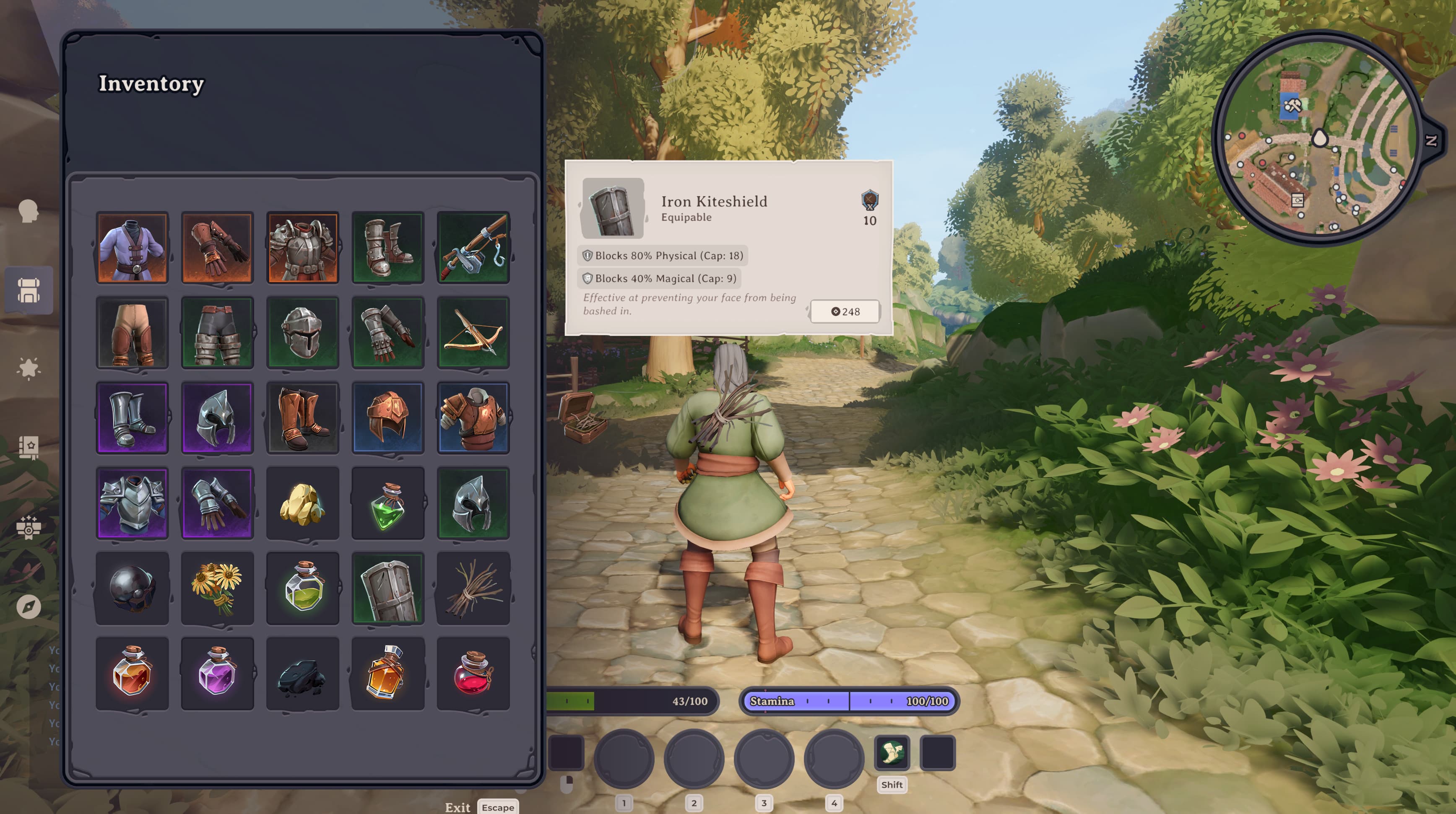The image size is (1456, 814).
Task: Open the starred journal book tab
Action: pos(28,447)
